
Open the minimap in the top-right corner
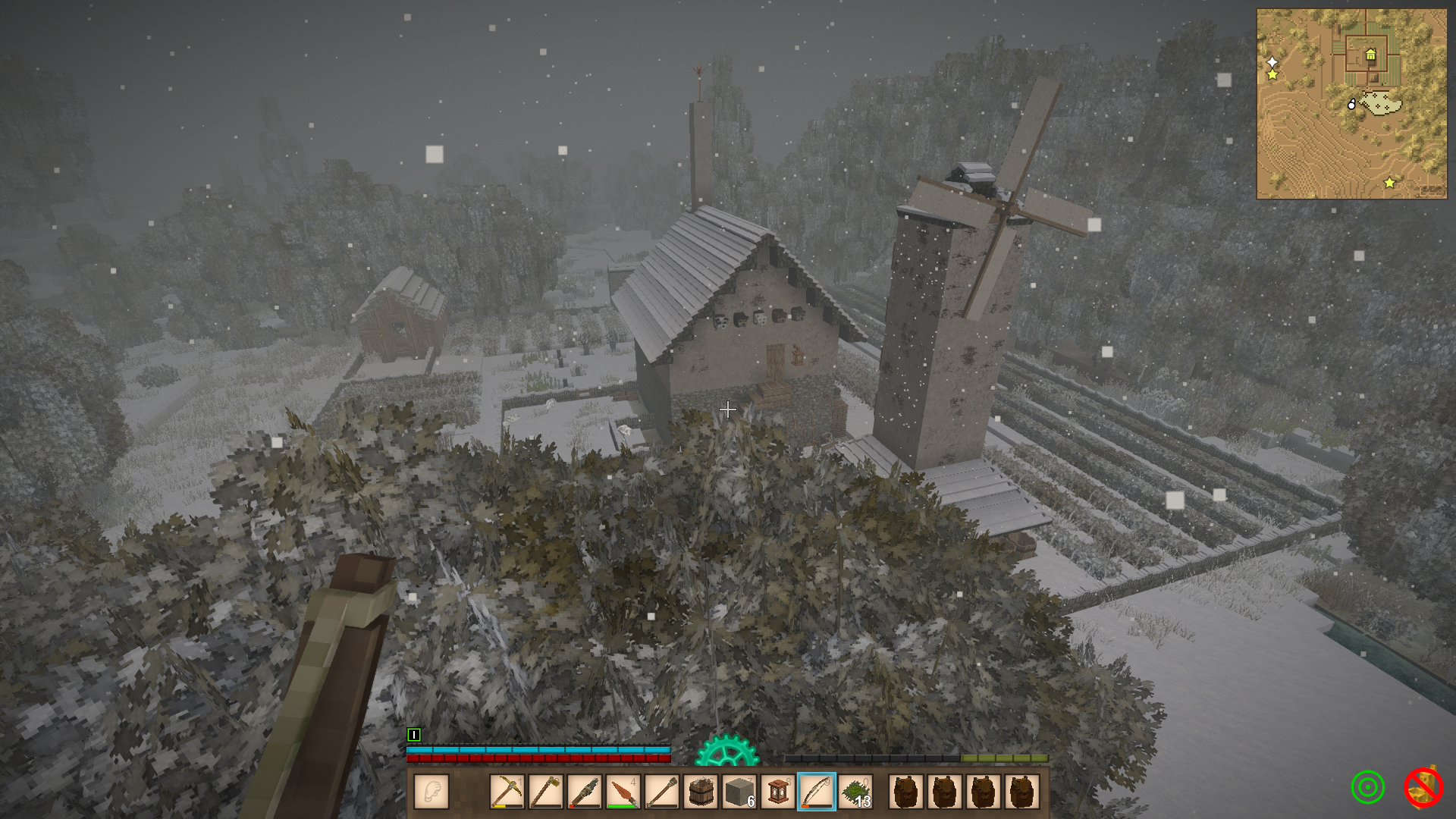tap(1351, 104)
